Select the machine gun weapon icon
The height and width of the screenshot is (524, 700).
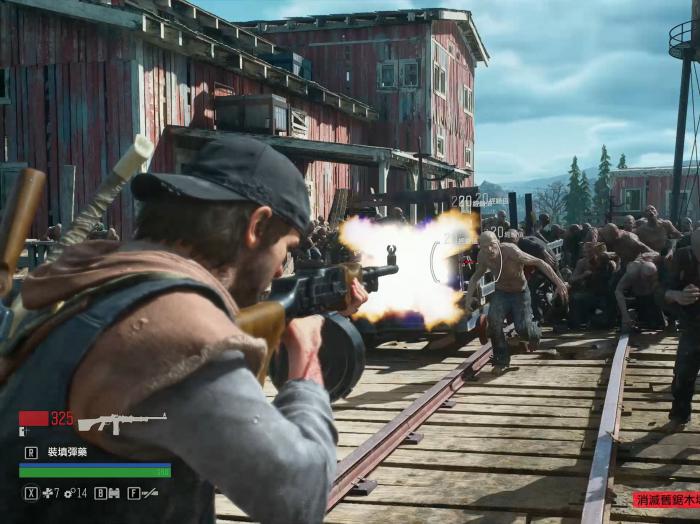[x=122, y=423]
